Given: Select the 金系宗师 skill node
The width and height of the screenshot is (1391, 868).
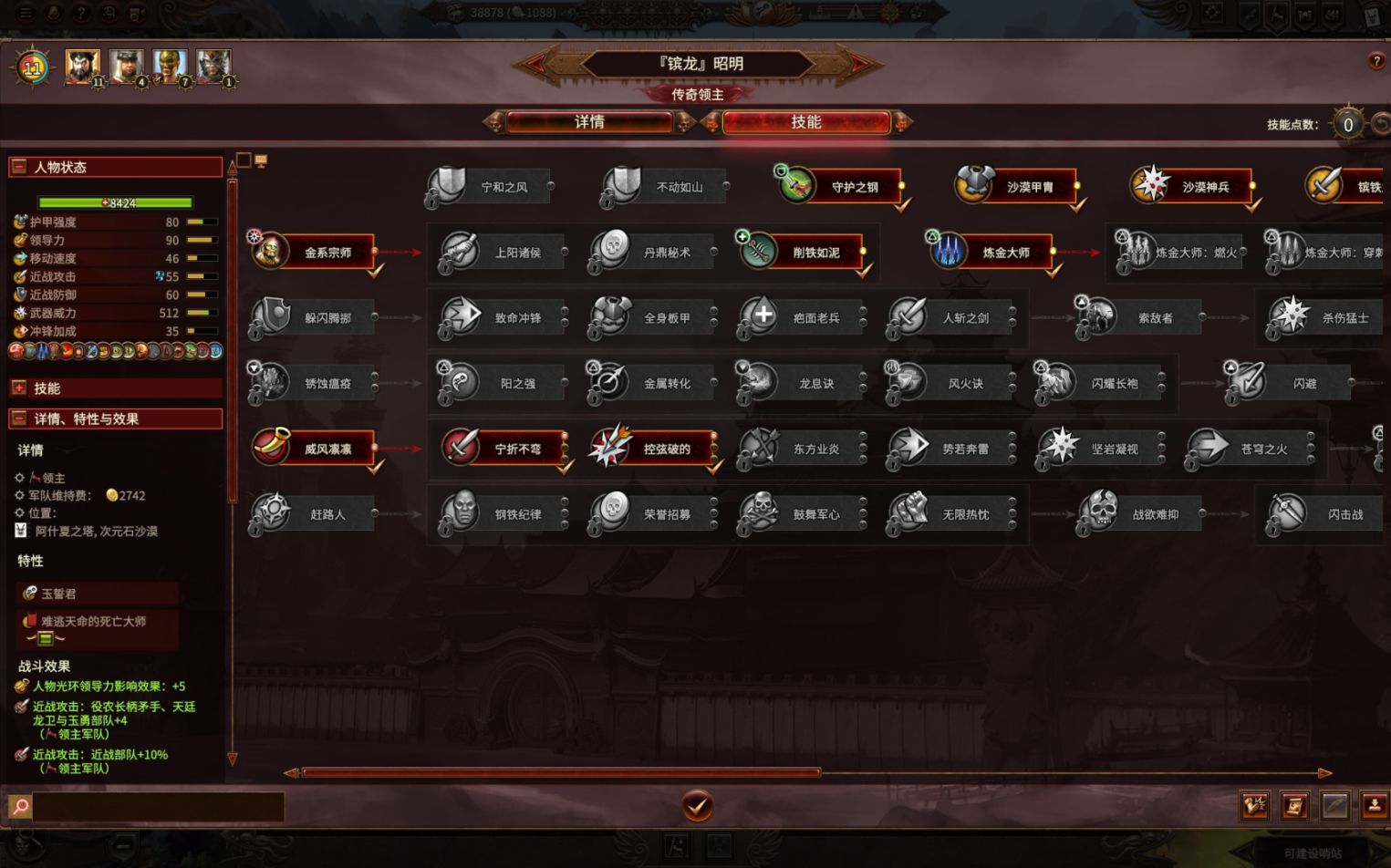Looking at the screenshot, I should pos(315,253).
